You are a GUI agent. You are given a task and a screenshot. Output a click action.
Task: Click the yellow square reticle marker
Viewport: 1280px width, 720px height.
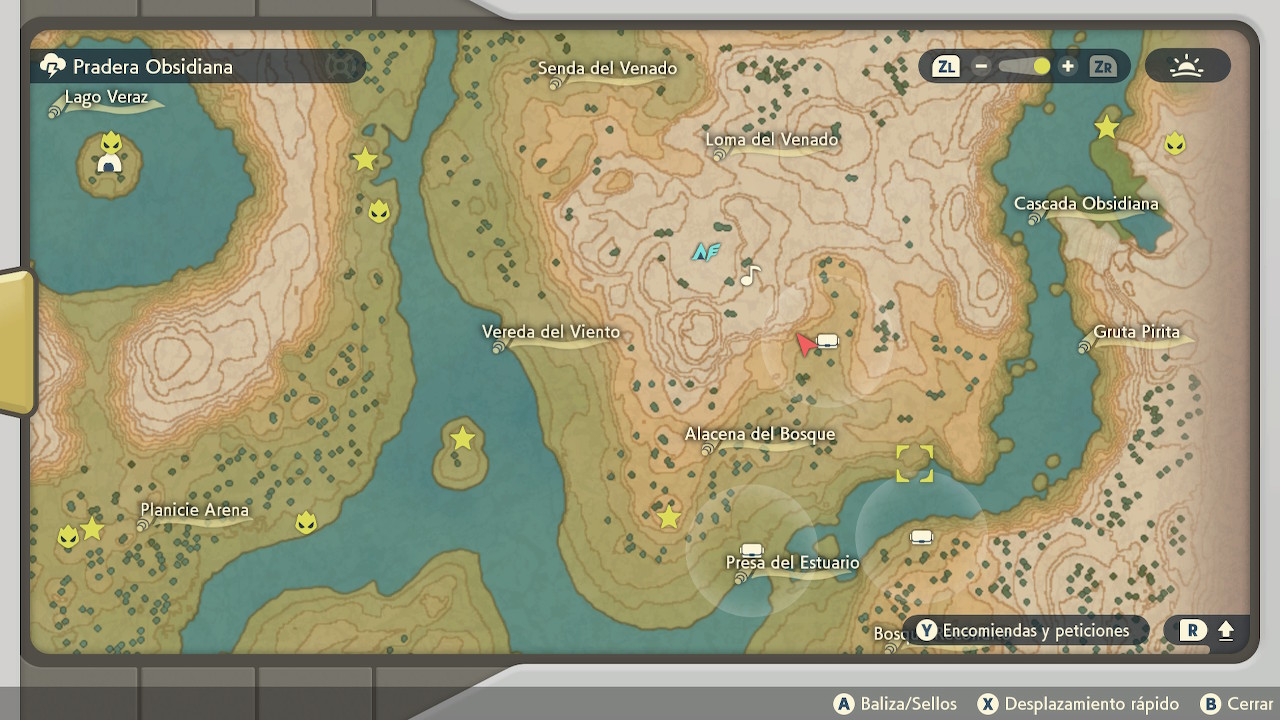point(914,463)
